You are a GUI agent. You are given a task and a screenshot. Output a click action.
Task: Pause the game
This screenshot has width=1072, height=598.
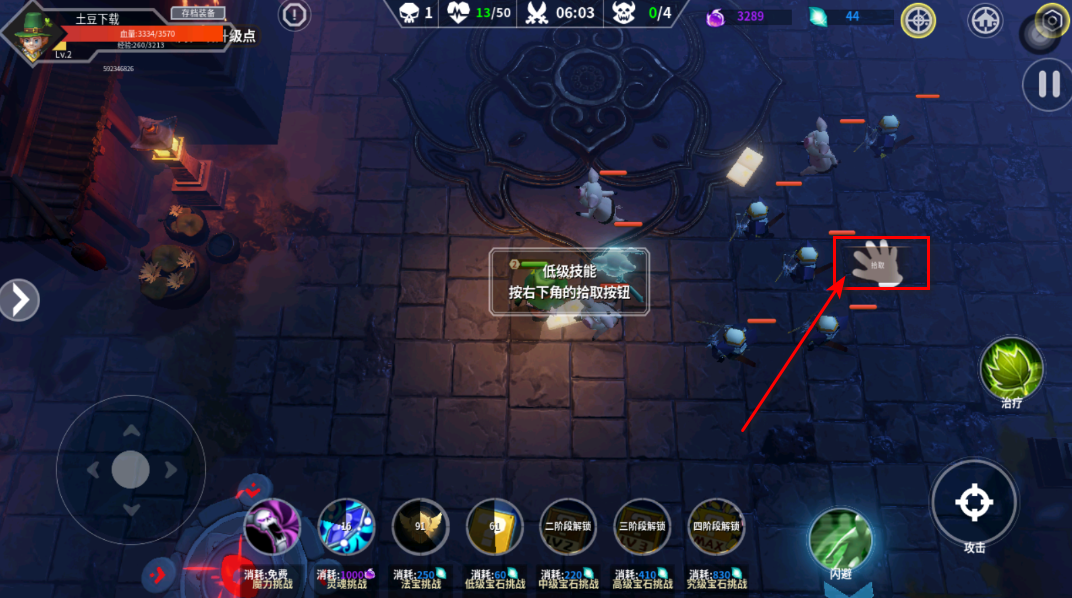pos(1047,84)
